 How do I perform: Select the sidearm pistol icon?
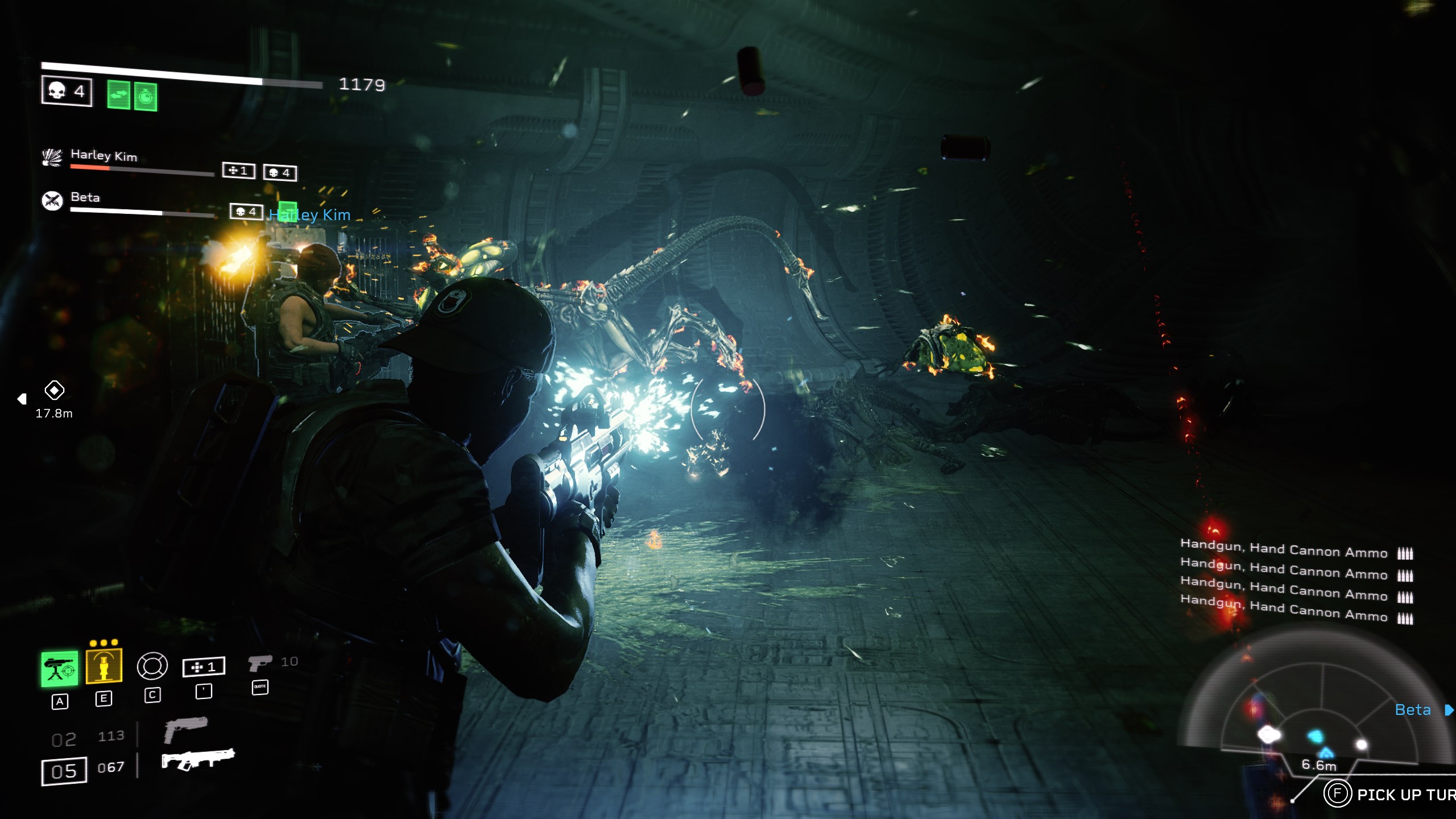(259, 663)
